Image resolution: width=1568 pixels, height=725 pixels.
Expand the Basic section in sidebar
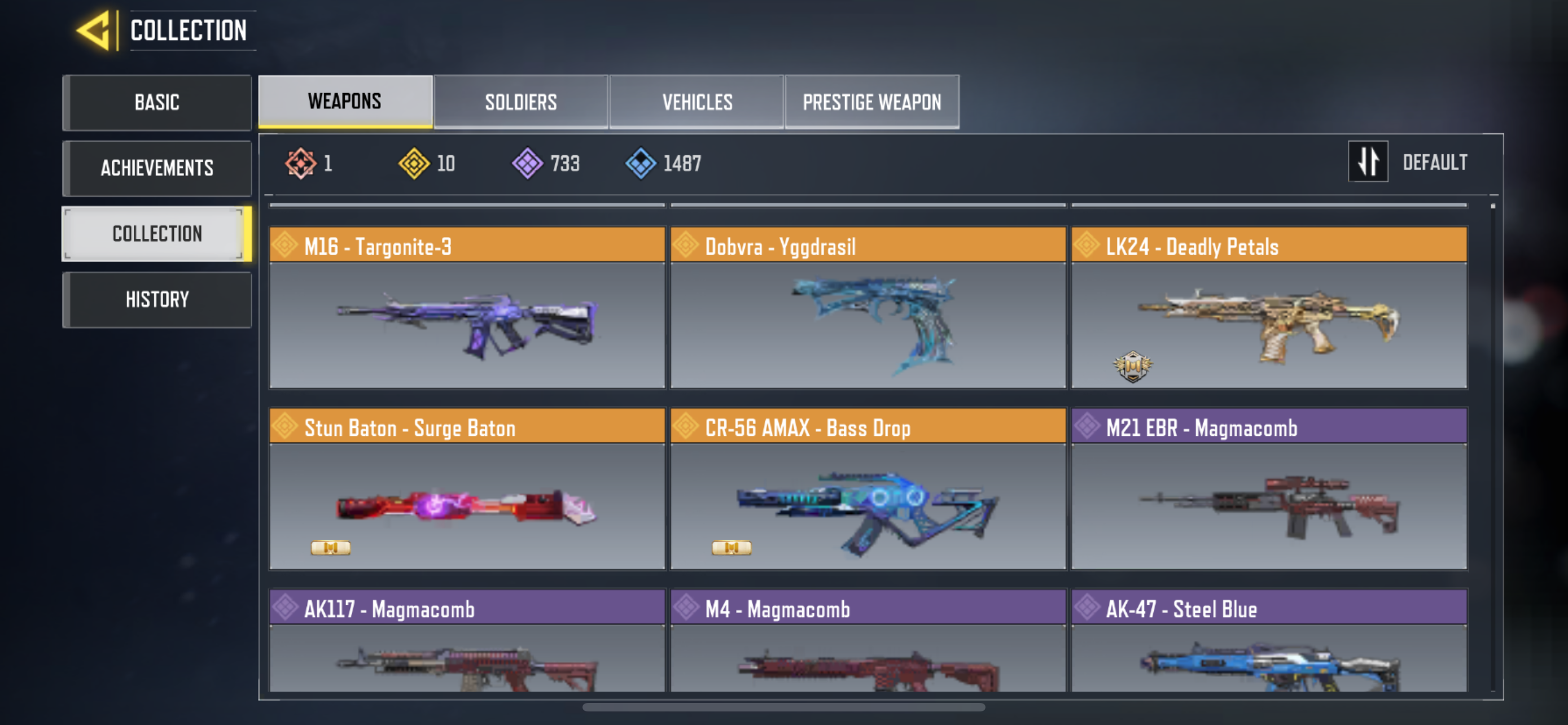pos(157,102)
